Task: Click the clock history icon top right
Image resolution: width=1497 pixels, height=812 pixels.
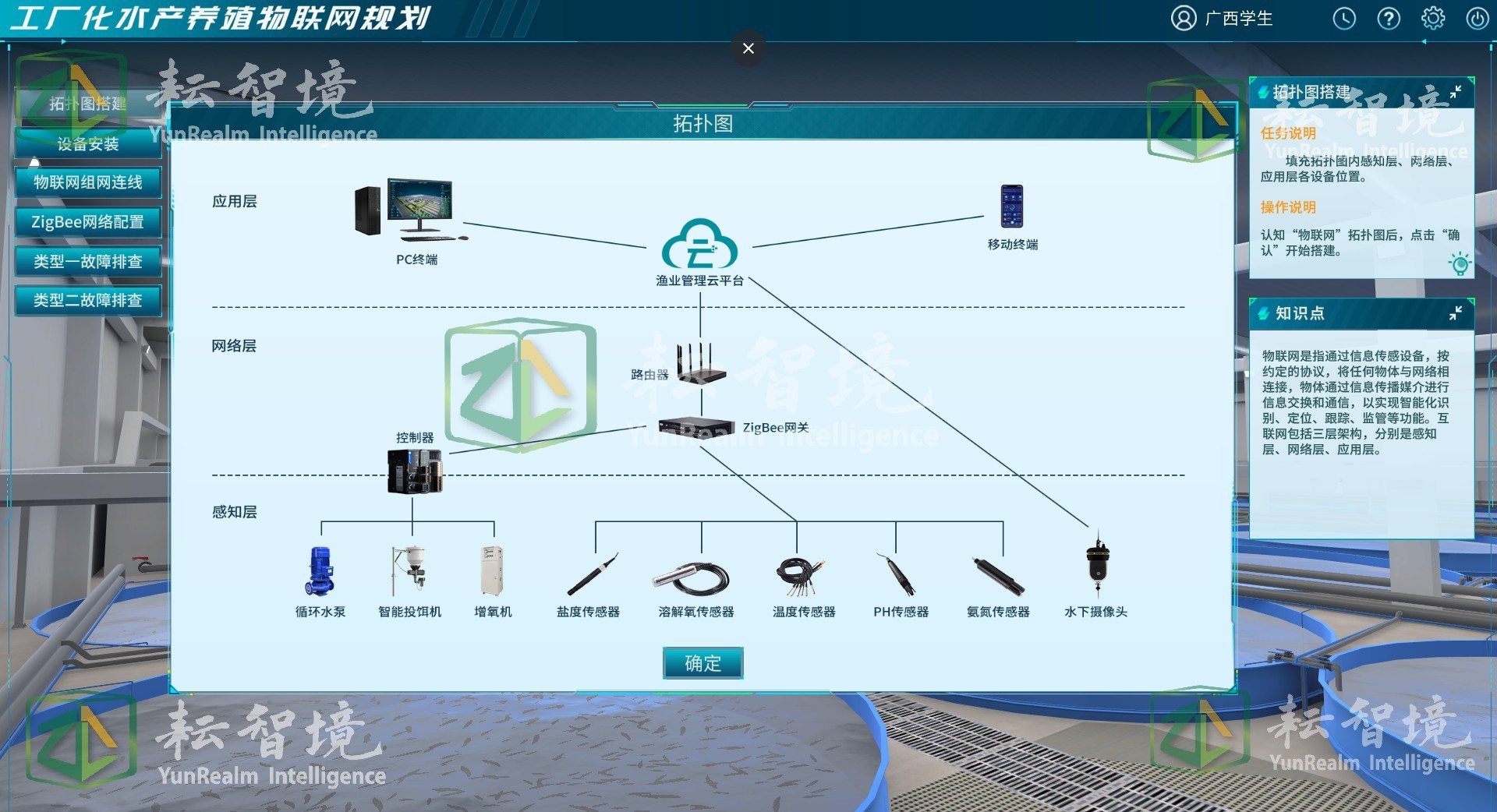Action: [x=1344, y=18]
